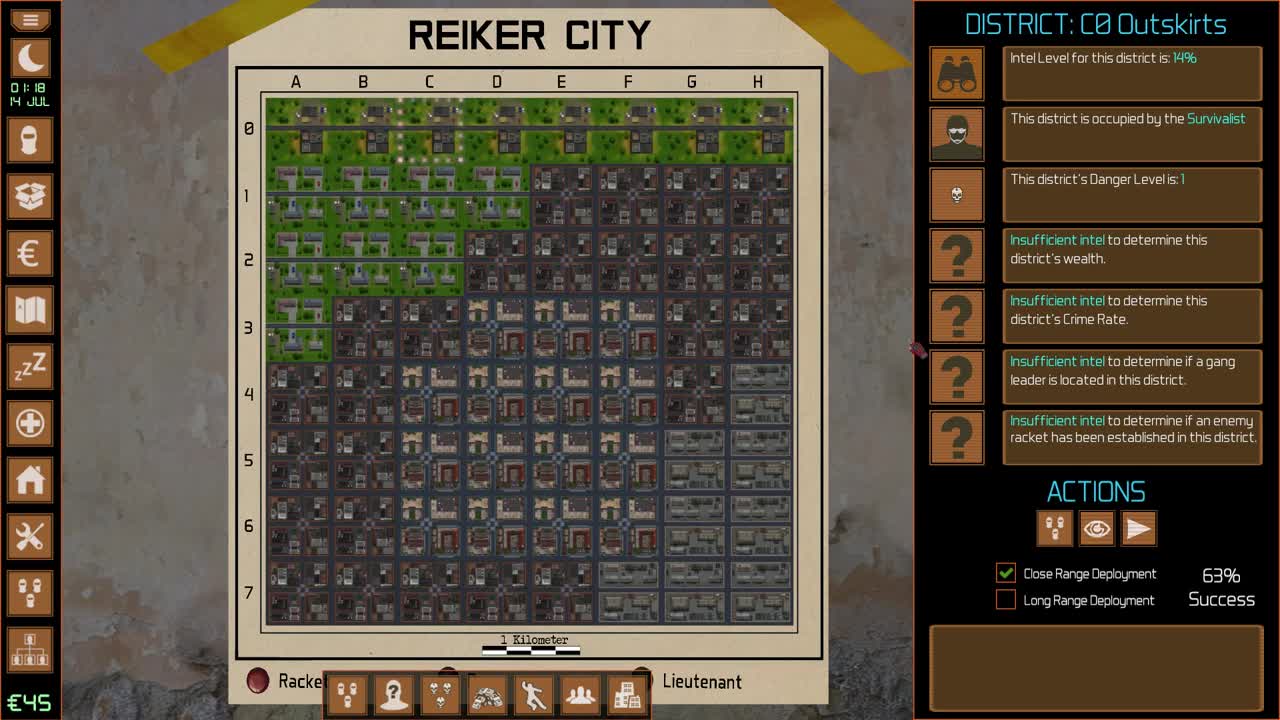This screenshot has height=720, width=1280.
Task: Select the balaclava crew icon in sidebar
Action: click(30, 140)
